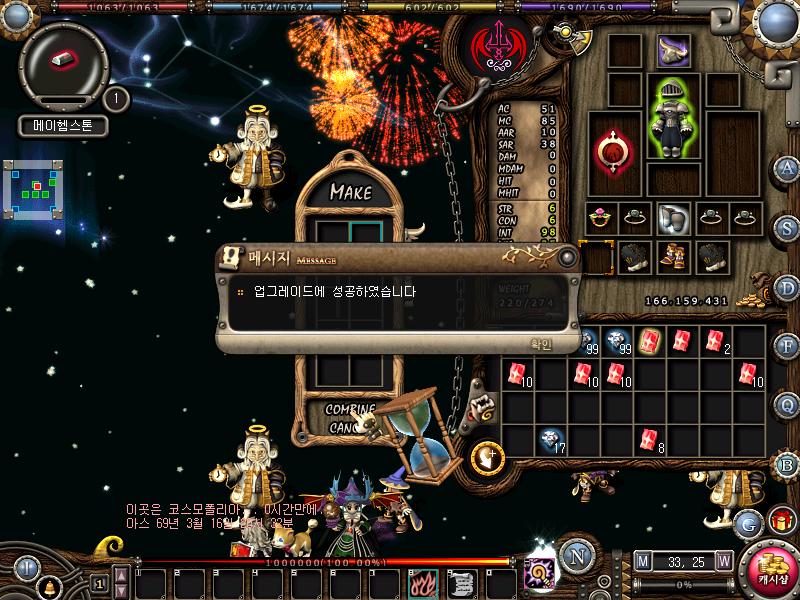This screenshot has width=800, height=600.
Task: Select the diamond stack of 17
Action: pos(550,438)
